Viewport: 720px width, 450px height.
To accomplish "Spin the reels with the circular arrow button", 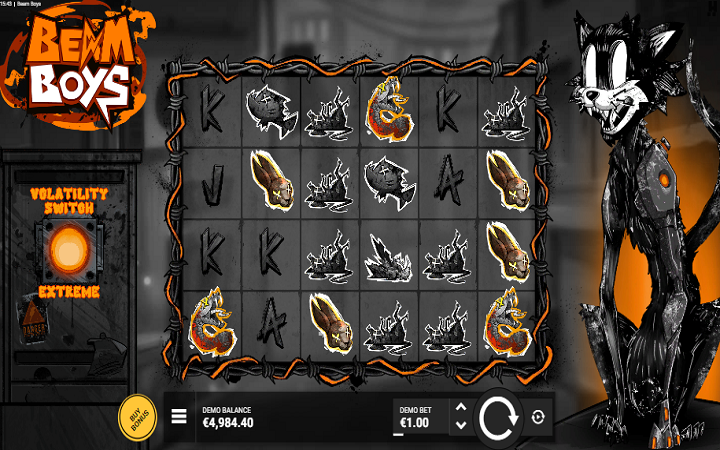I will [x=497, y=417].
